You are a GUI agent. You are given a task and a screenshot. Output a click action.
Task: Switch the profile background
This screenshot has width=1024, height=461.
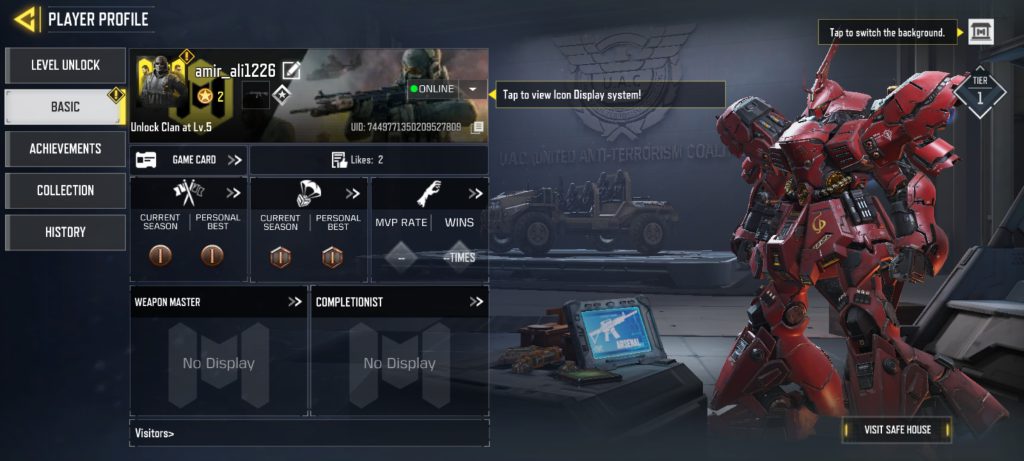tap(981, 33)
